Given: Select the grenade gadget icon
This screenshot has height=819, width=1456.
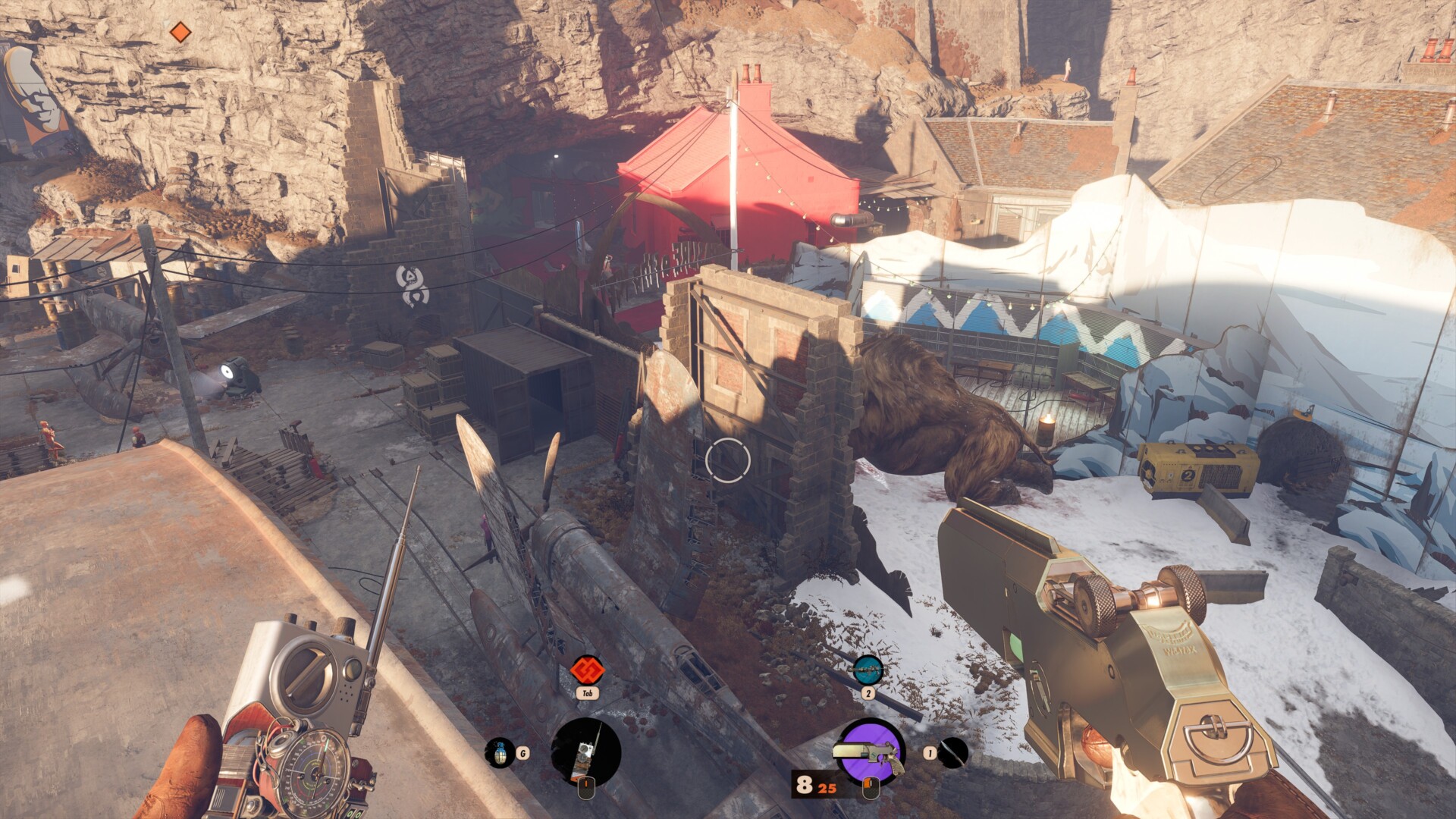Looking at the screenshot, I should (499, 753).
